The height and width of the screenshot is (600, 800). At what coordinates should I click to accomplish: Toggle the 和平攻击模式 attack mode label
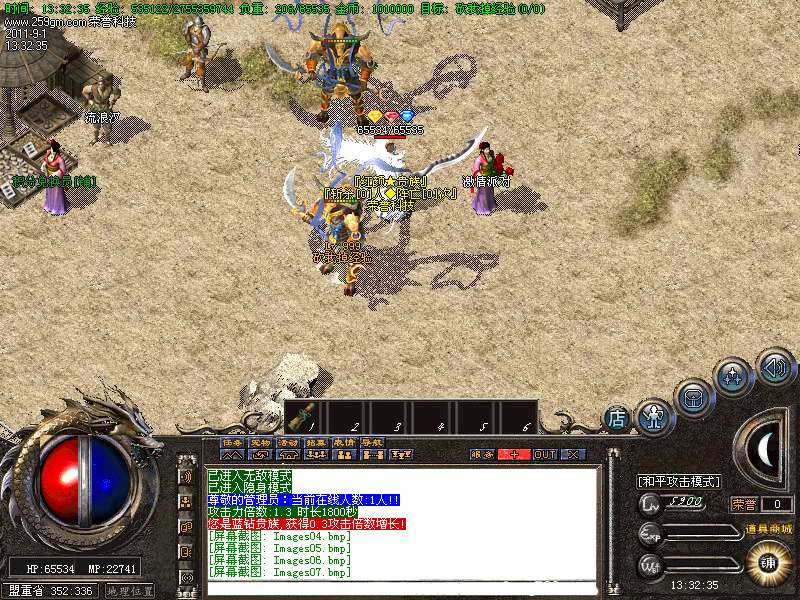[x=679, y=481]
